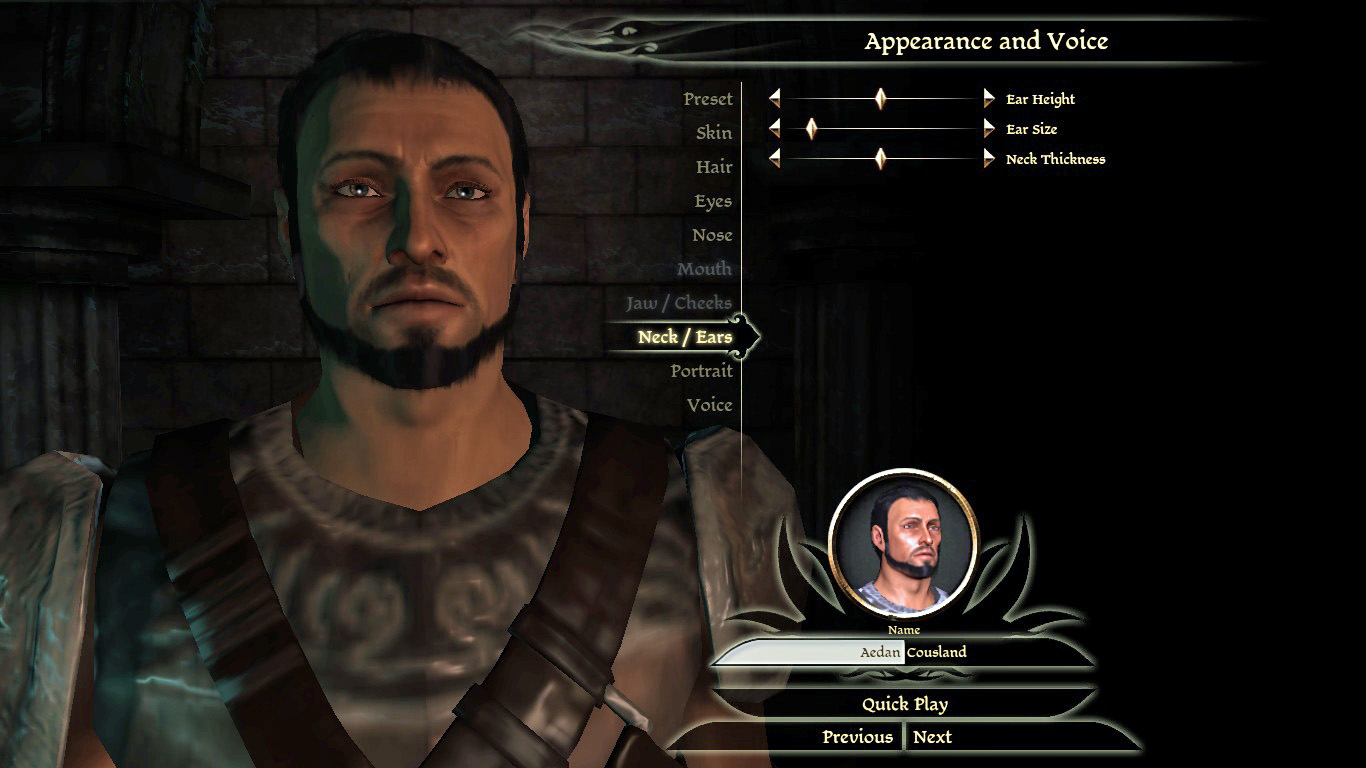Image resolution: width=1366 pixels, height=768 pixels.
Task: Go back with the Previous button
Action: [857, 737]
